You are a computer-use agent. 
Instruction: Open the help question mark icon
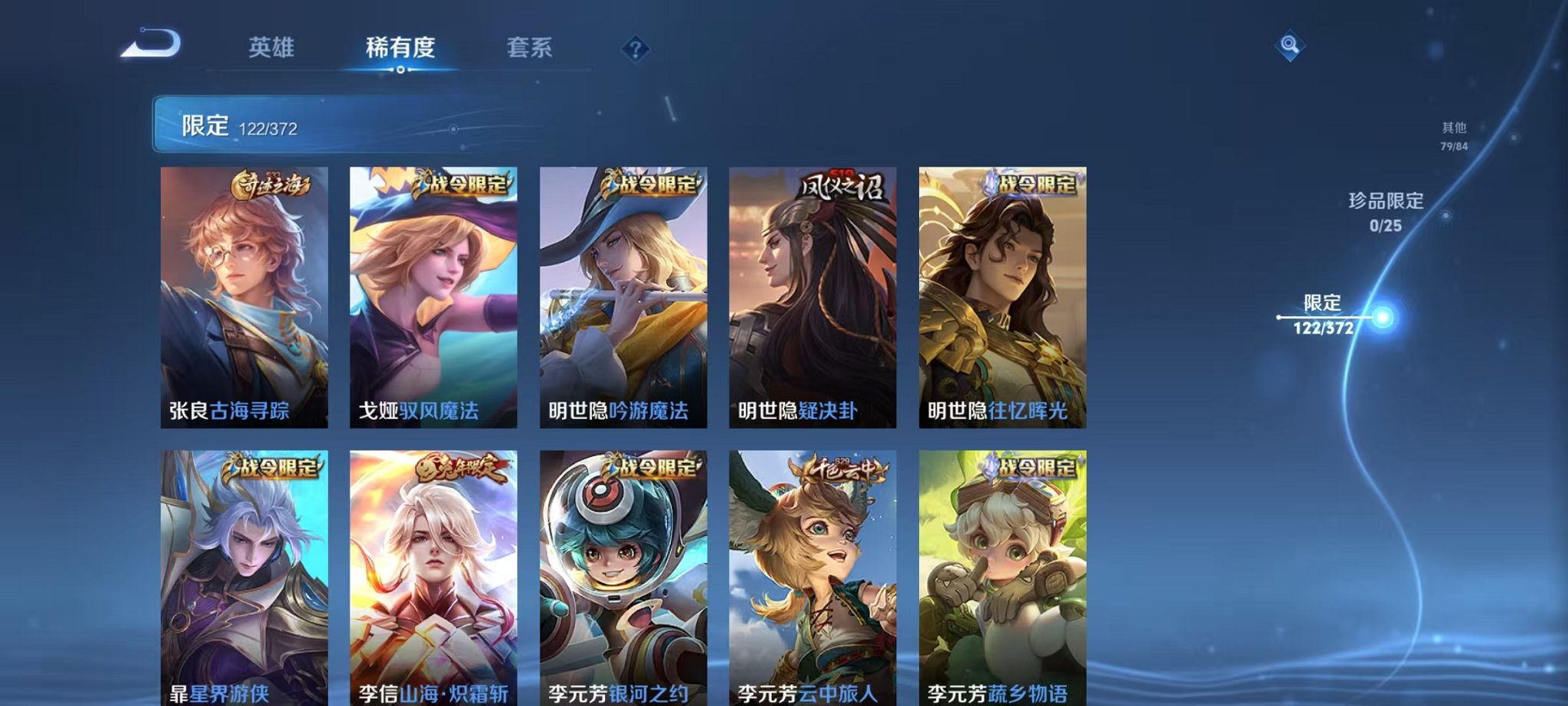634,48
